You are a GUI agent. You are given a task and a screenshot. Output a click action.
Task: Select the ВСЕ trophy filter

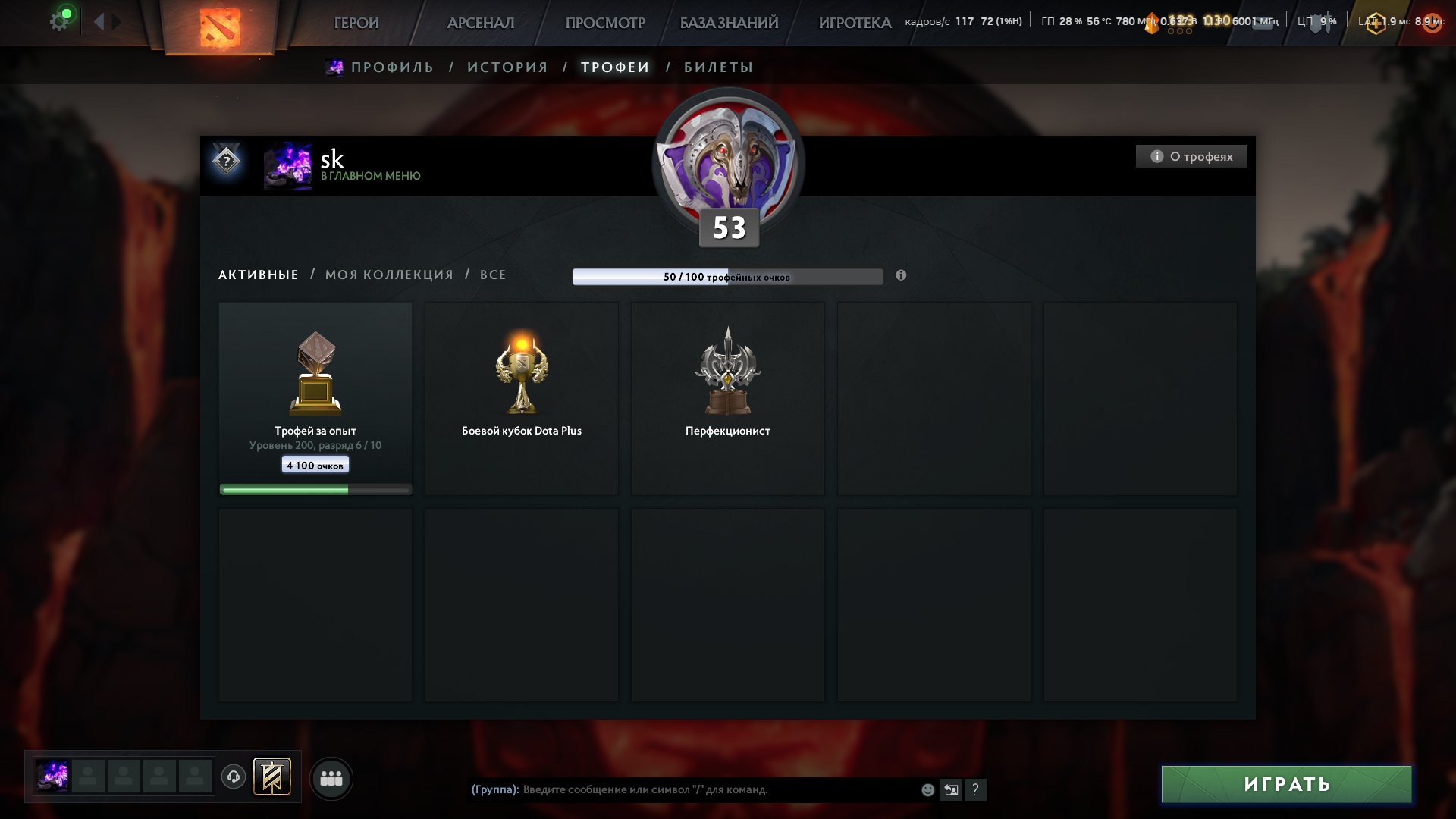tap(493, 275)
